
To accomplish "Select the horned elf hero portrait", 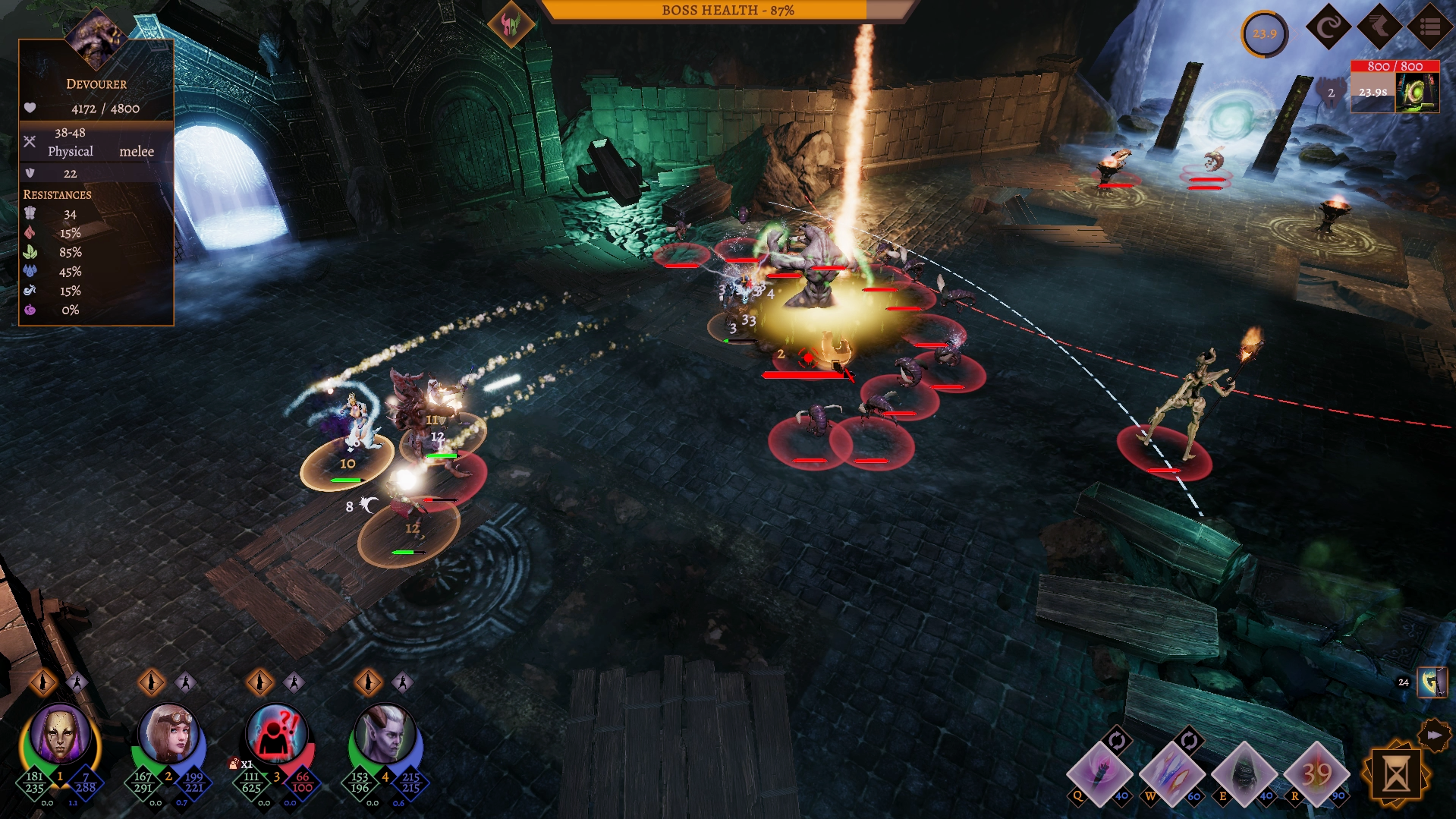I will (x=385, y=734).
